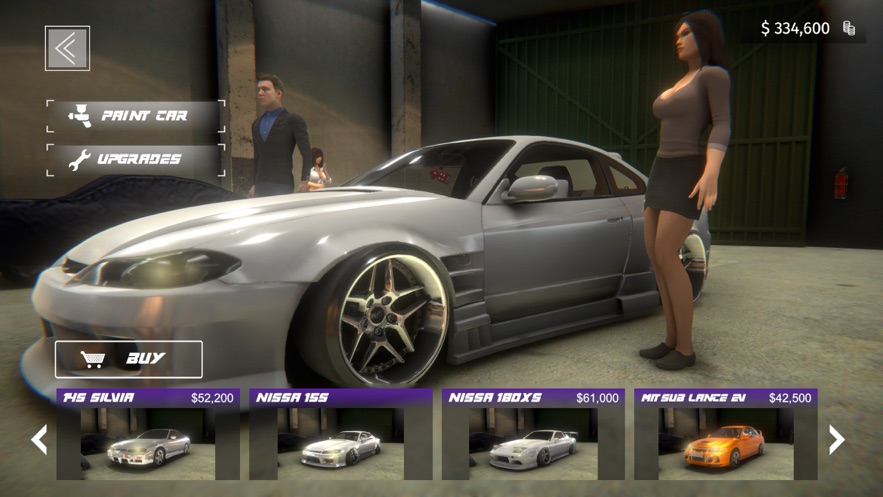This screenshot has width=883, height=497.
Task: Open the Paint Car menu
Action: point(135,116)
